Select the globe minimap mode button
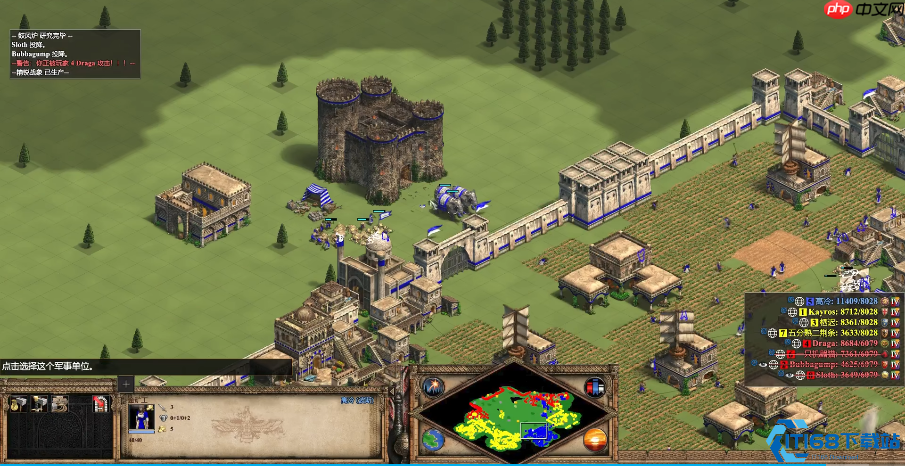This screenshot has width=905, height=466. (x=434, y=438)
